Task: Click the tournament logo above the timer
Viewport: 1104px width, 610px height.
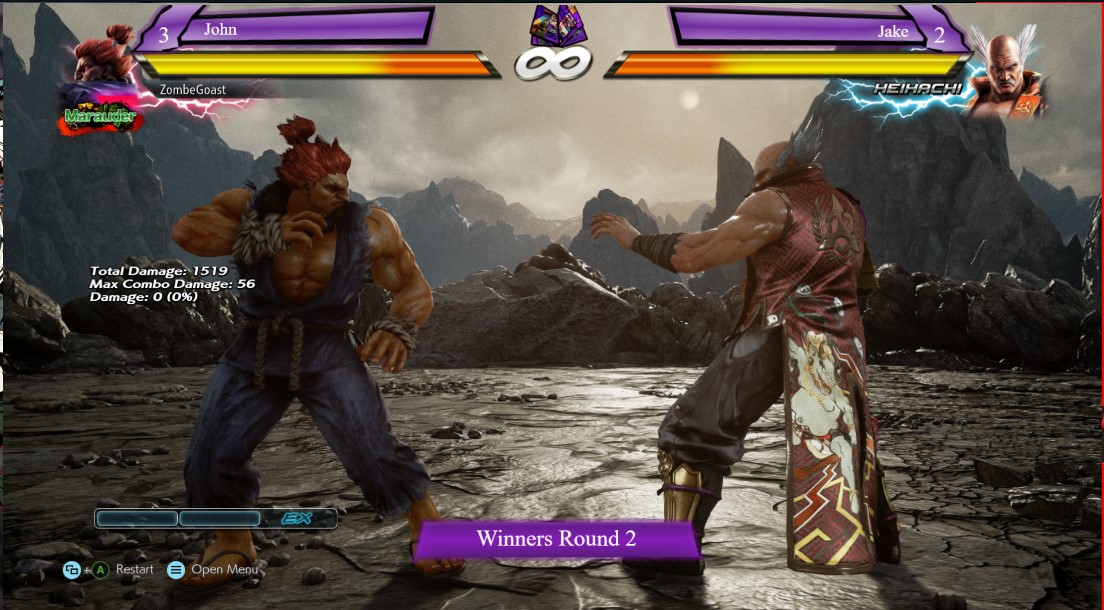Action: tap(558, 25)
